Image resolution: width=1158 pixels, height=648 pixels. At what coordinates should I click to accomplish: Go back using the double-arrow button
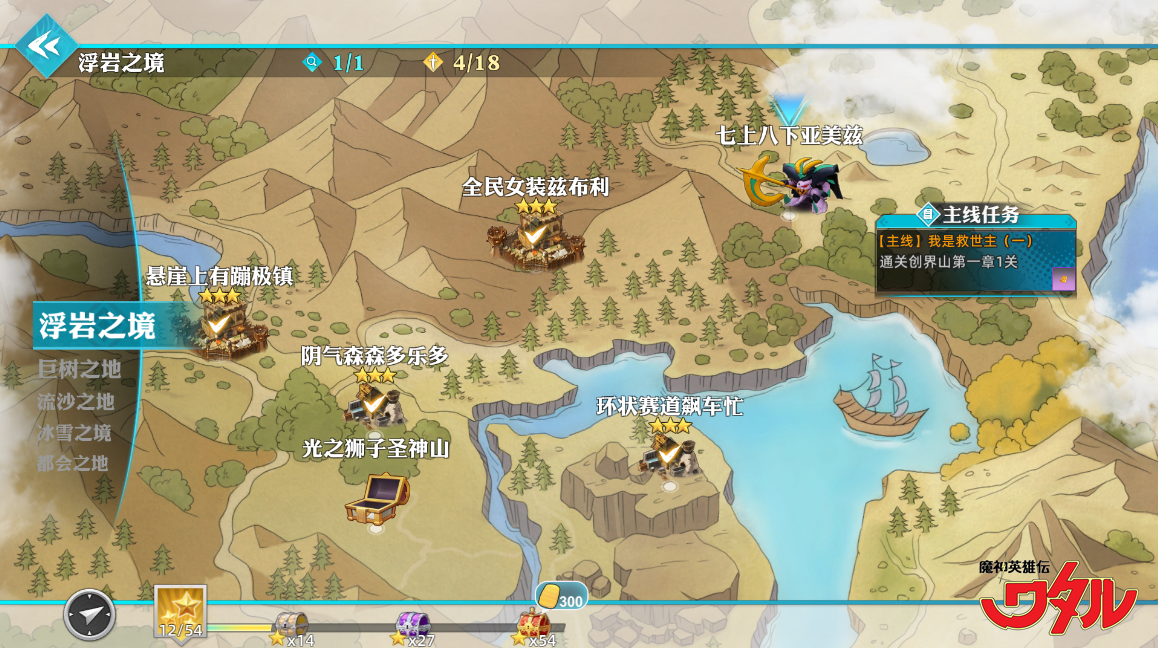44,46
